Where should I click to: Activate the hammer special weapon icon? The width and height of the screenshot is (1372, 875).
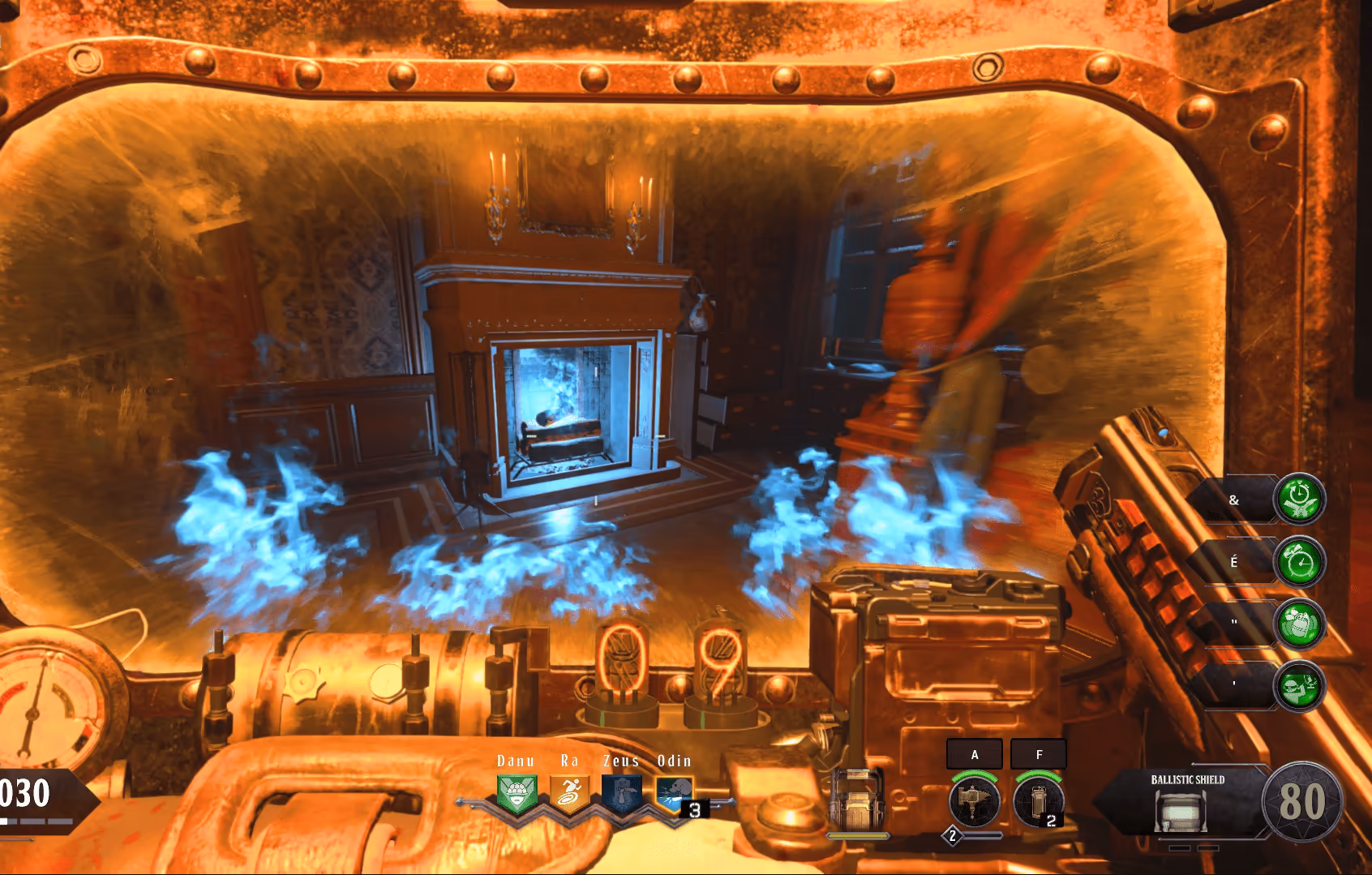click(974, 800)
